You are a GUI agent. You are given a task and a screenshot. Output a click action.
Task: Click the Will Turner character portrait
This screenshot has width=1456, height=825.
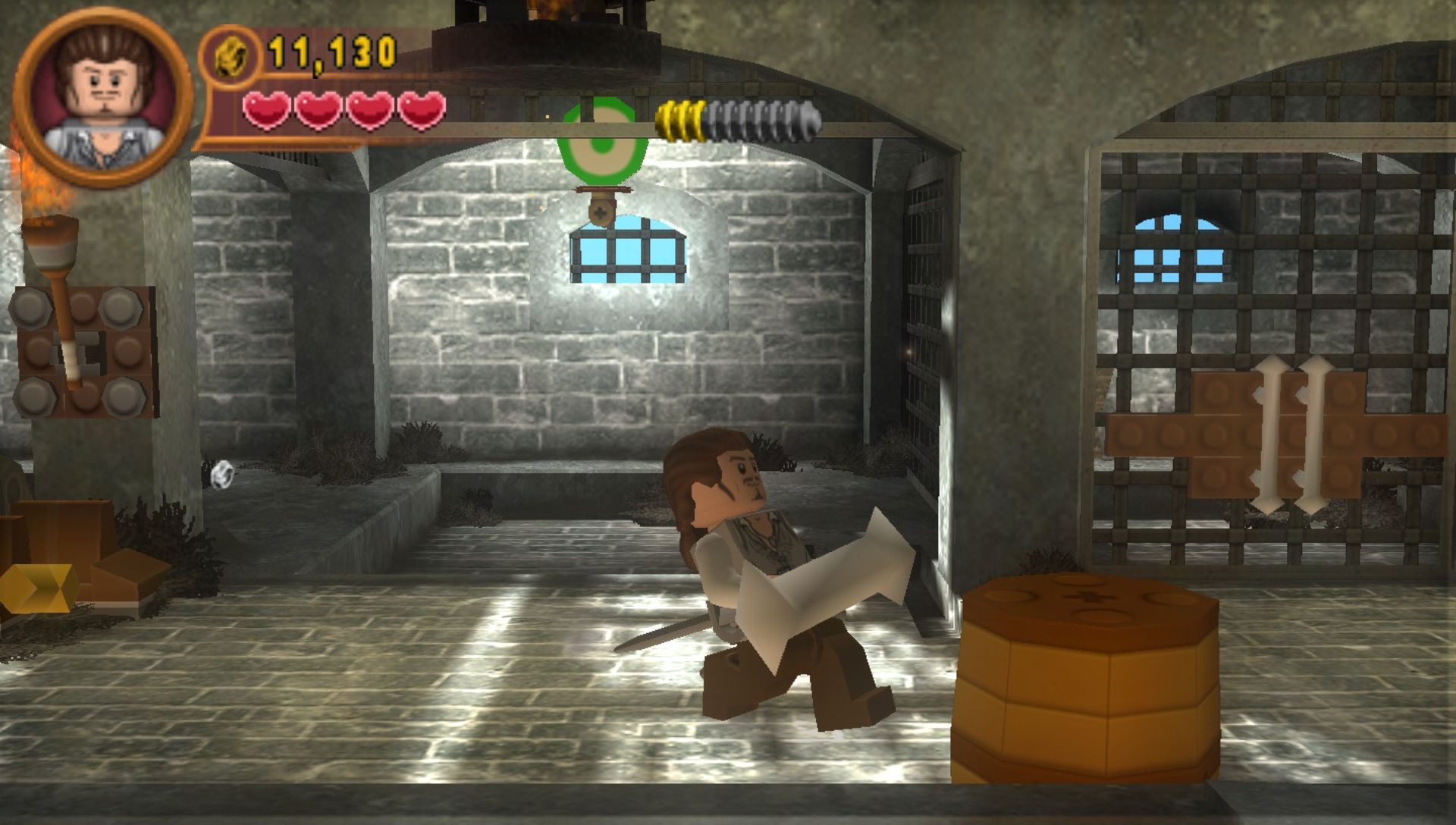point(103,97)
